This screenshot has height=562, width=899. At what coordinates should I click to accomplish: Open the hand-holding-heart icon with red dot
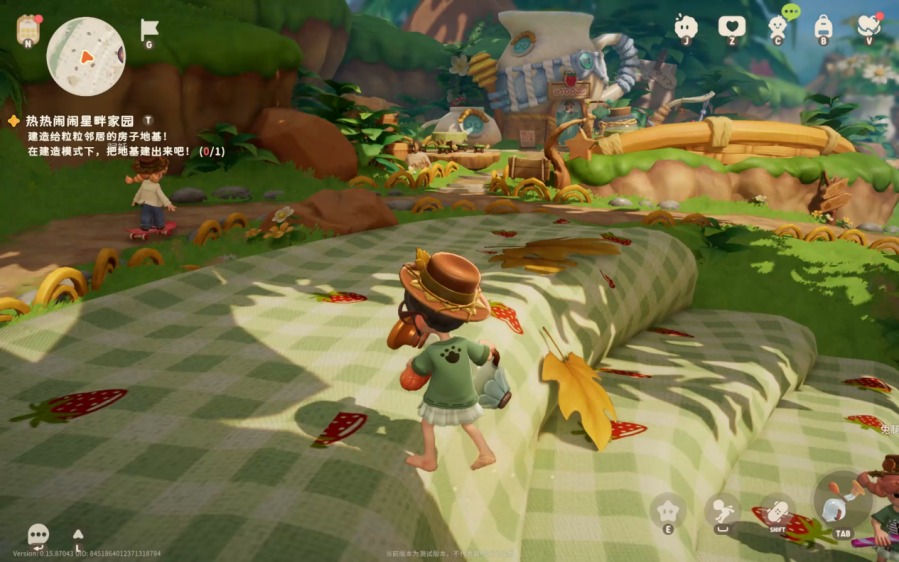click(x=868, y=26)
